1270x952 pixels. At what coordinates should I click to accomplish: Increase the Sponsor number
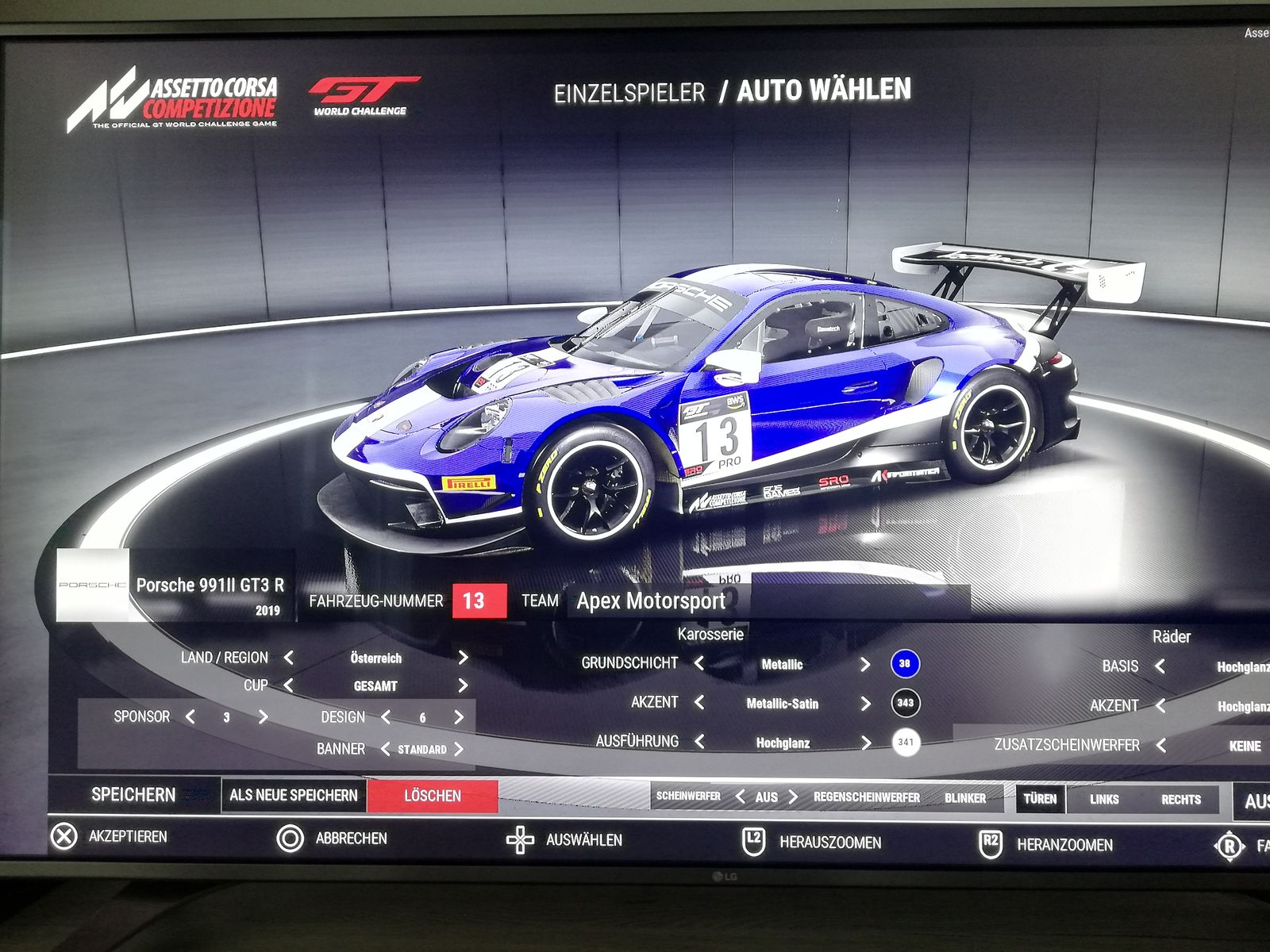pyautogui.click(x=263, y=717)
